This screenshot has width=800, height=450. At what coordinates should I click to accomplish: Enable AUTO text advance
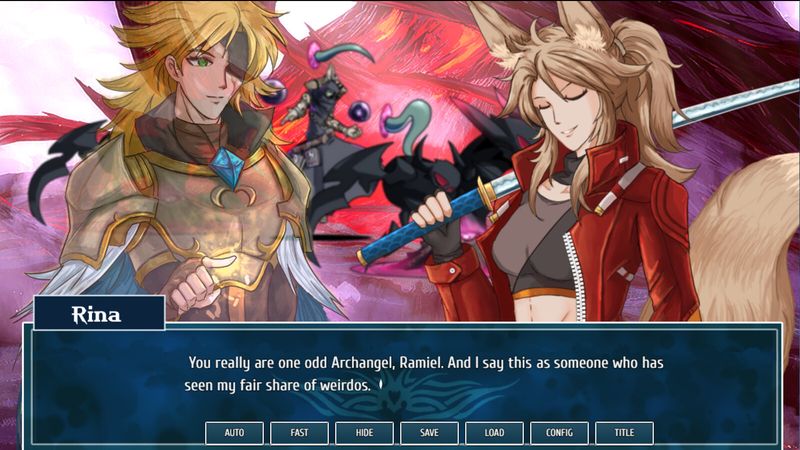coord(234,433)
